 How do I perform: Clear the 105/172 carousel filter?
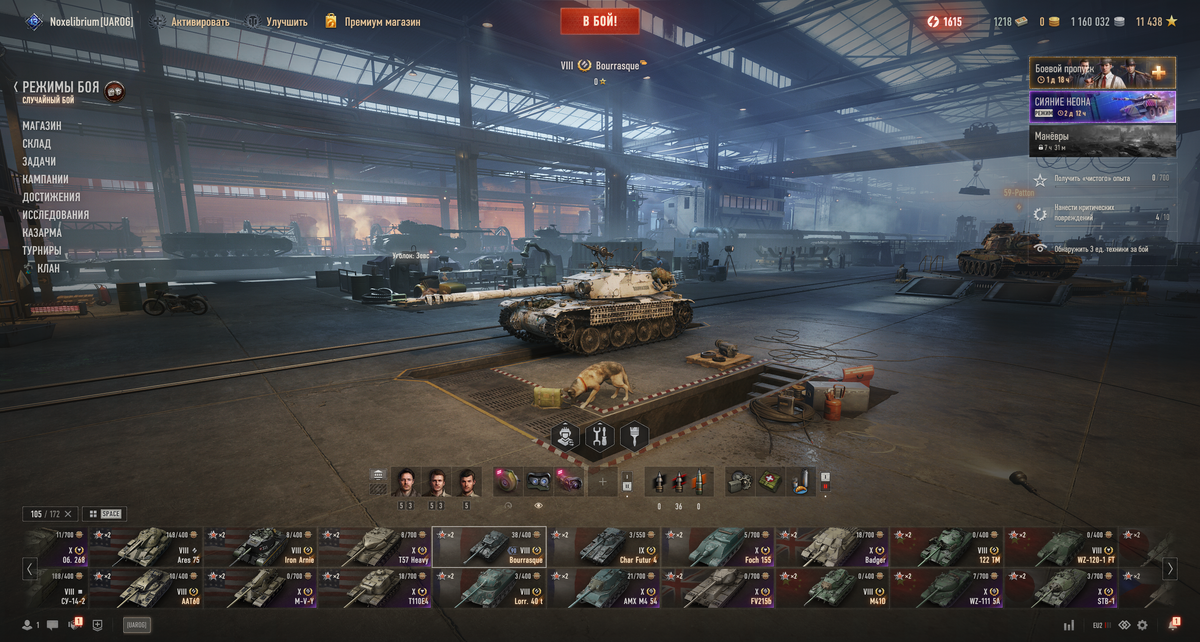click(x=68, y=514)
